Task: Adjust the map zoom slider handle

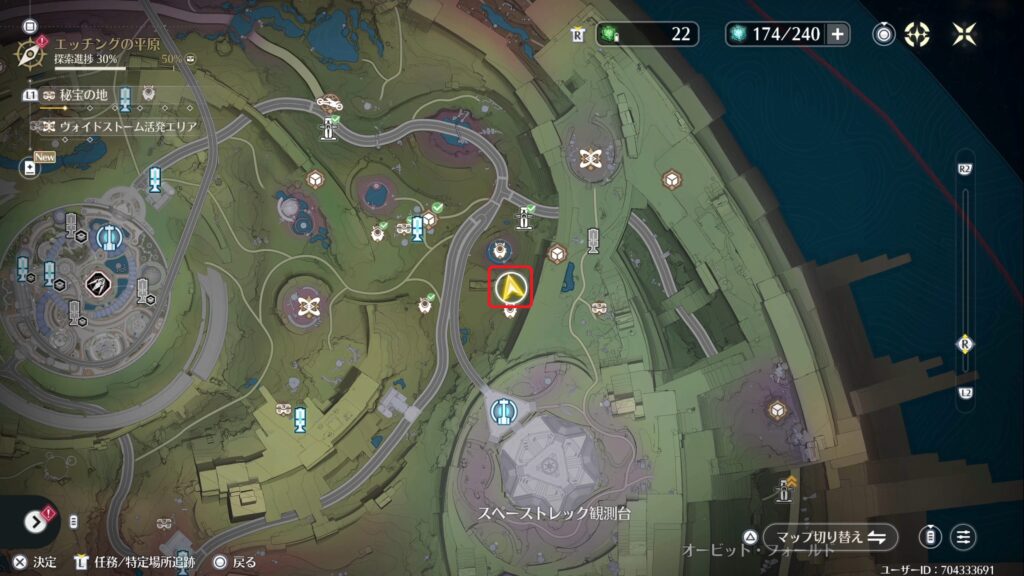Action: [965, 343]
